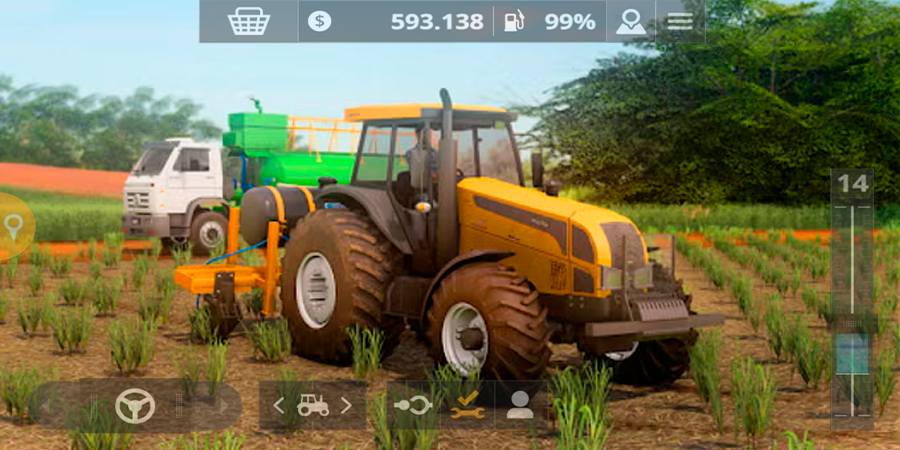Tap the orange map pin button
The image size is (900, 450).
pos(14,227)
